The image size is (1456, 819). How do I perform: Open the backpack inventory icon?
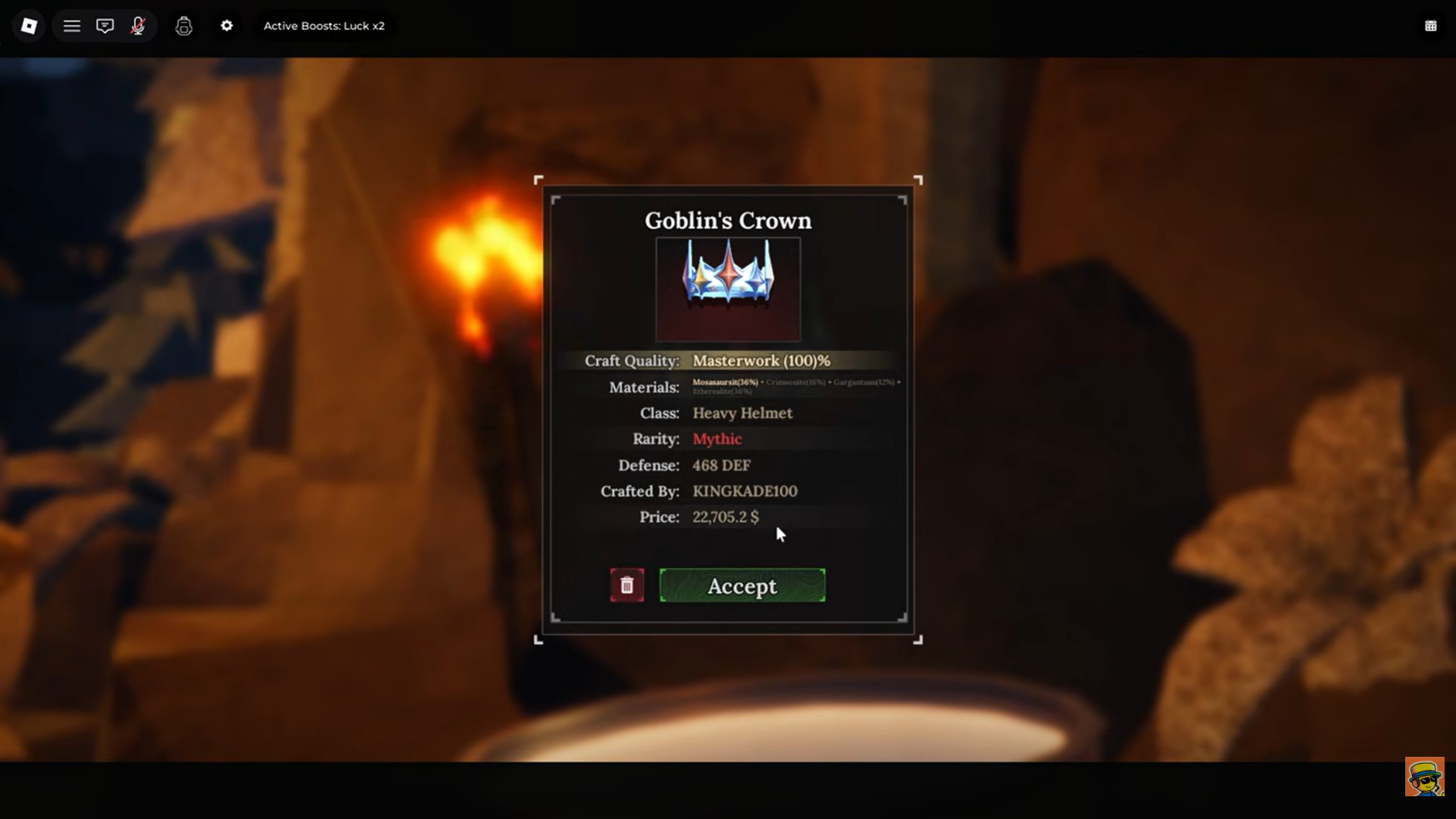[184, 26]
